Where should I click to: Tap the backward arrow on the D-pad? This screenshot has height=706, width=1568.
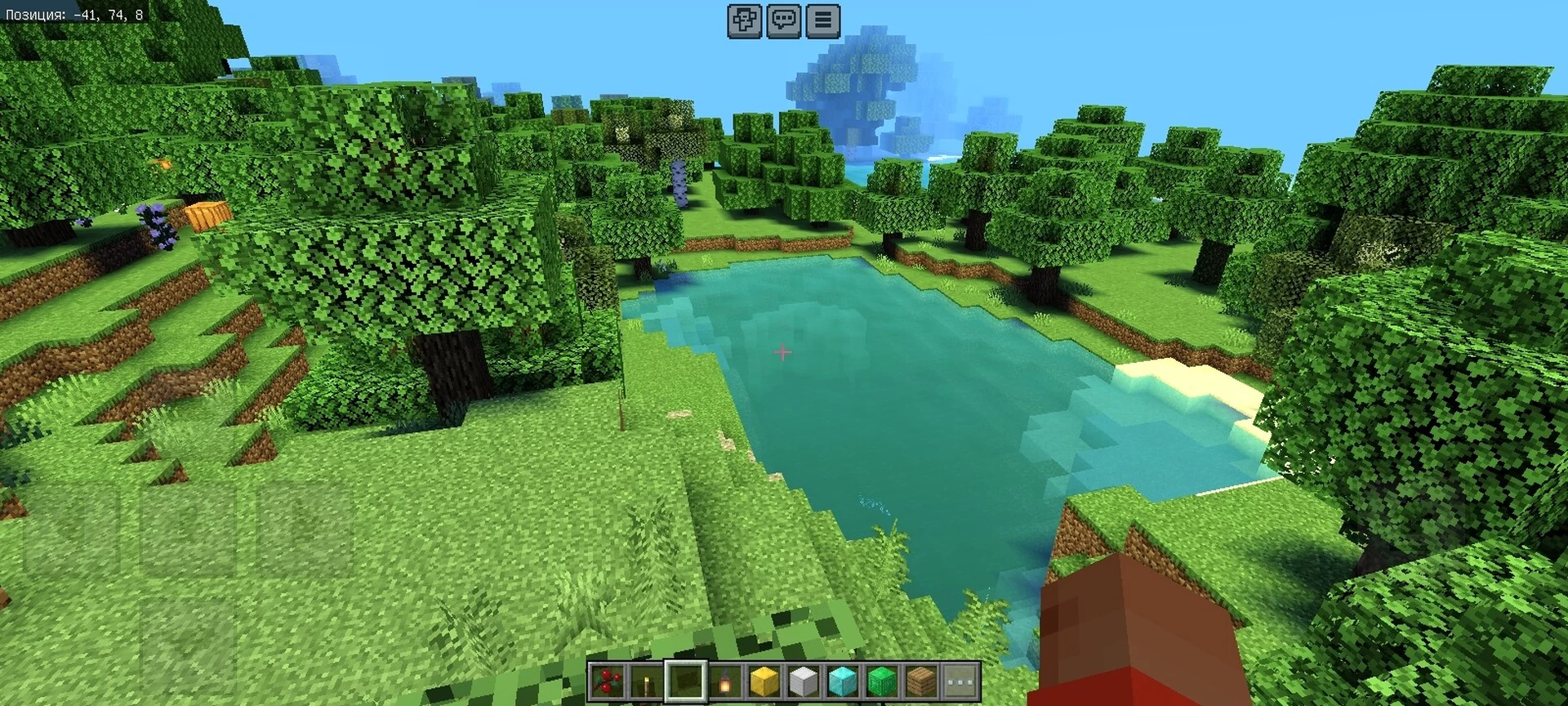pos(188,646)
